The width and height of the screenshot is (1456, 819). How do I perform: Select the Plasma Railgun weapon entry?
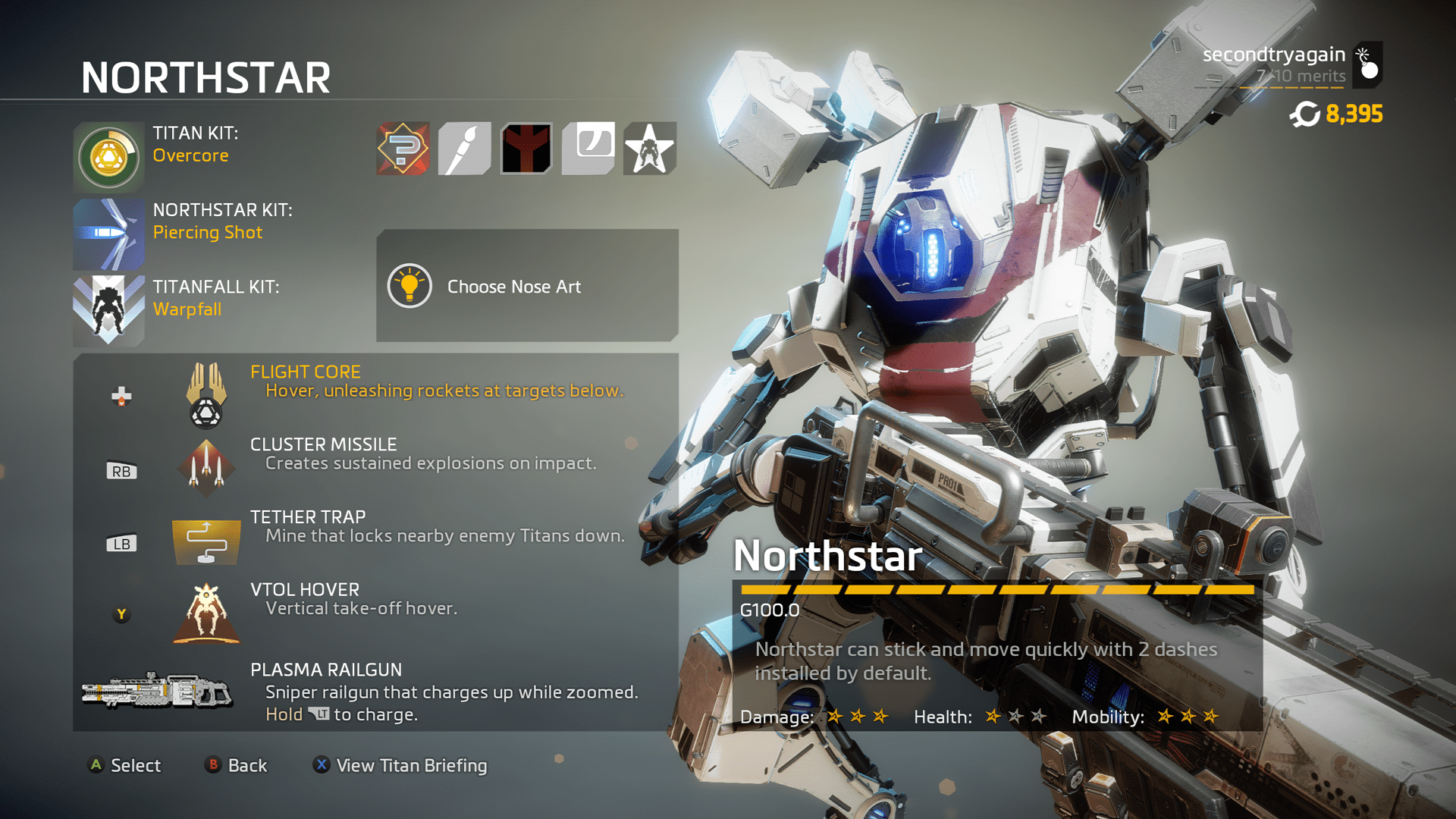pyautogui.click(x=375, y=692)
